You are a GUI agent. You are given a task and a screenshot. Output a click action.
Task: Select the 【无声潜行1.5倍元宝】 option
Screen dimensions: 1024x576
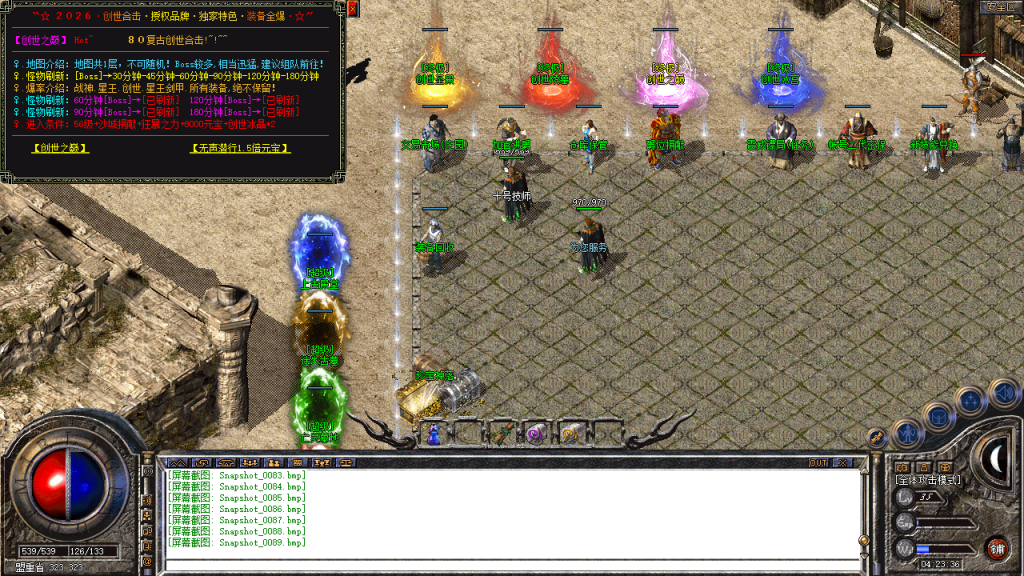coord(240,148)
